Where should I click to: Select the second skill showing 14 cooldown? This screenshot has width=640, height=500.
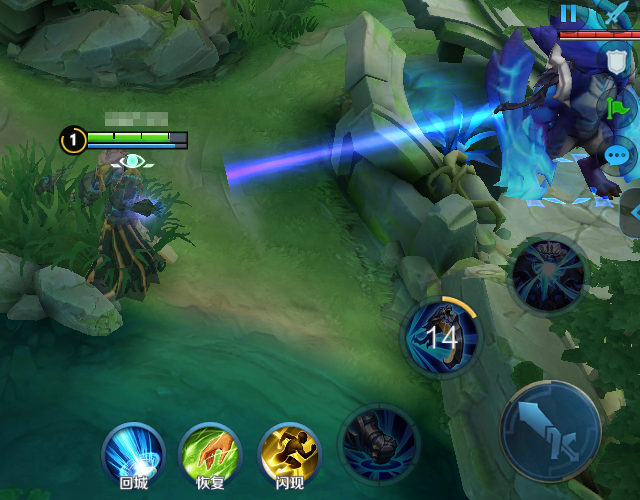(x=441, y=336)
